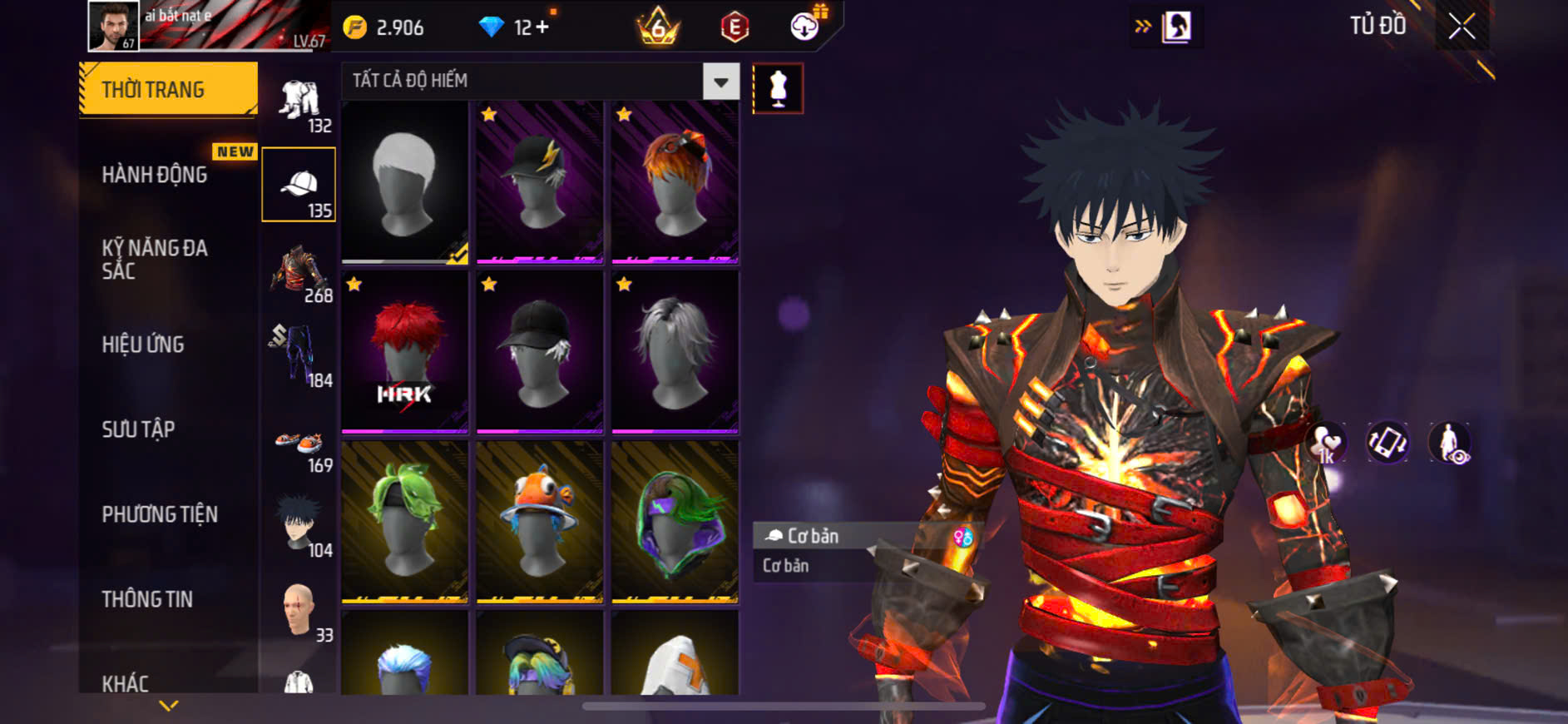Select the outfit sets category icon
Viewport: 1568px width, 724px height.
(299, 104)
